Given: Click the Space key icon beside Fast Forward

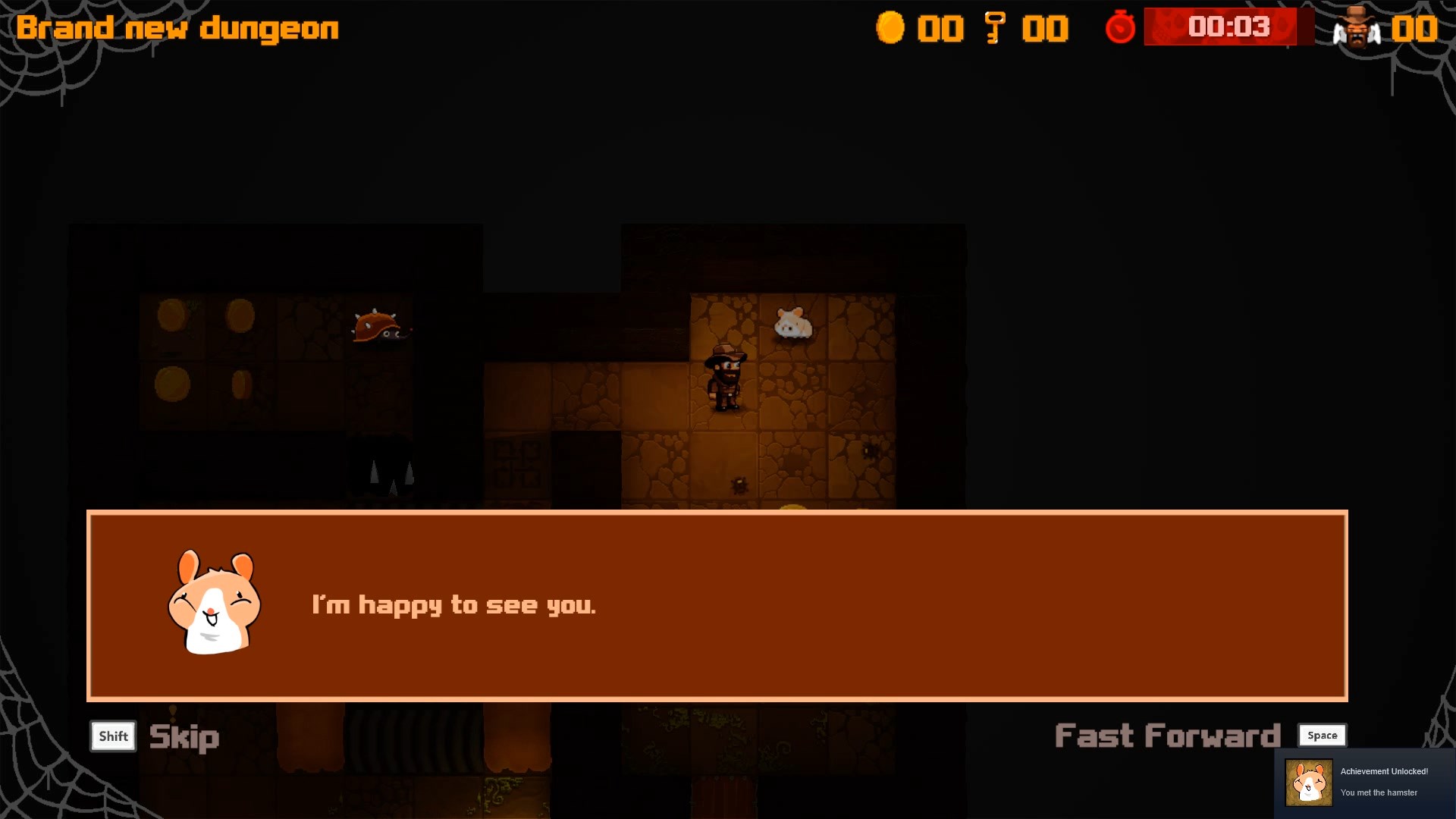Looking at the screenshot, I should pos(1322,735).
